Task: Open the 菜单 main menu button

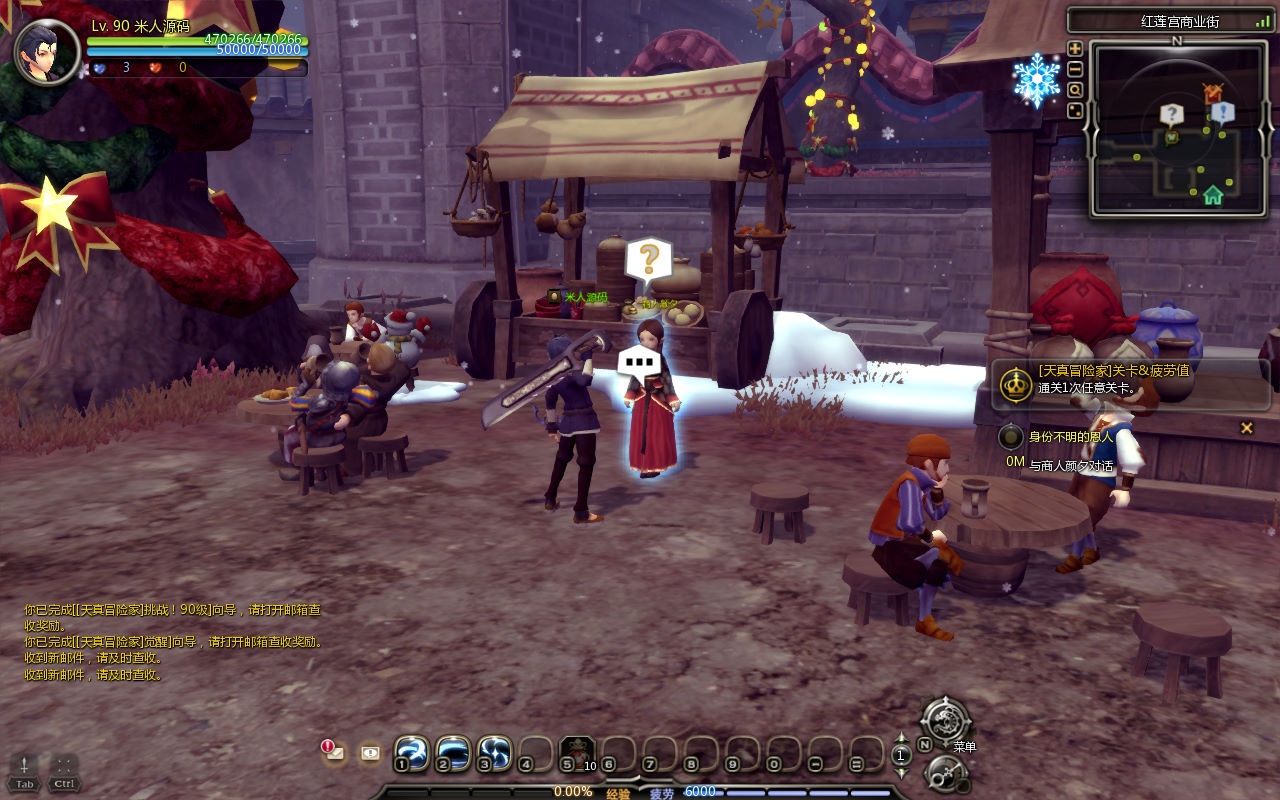Action: (x=945, y=720)
